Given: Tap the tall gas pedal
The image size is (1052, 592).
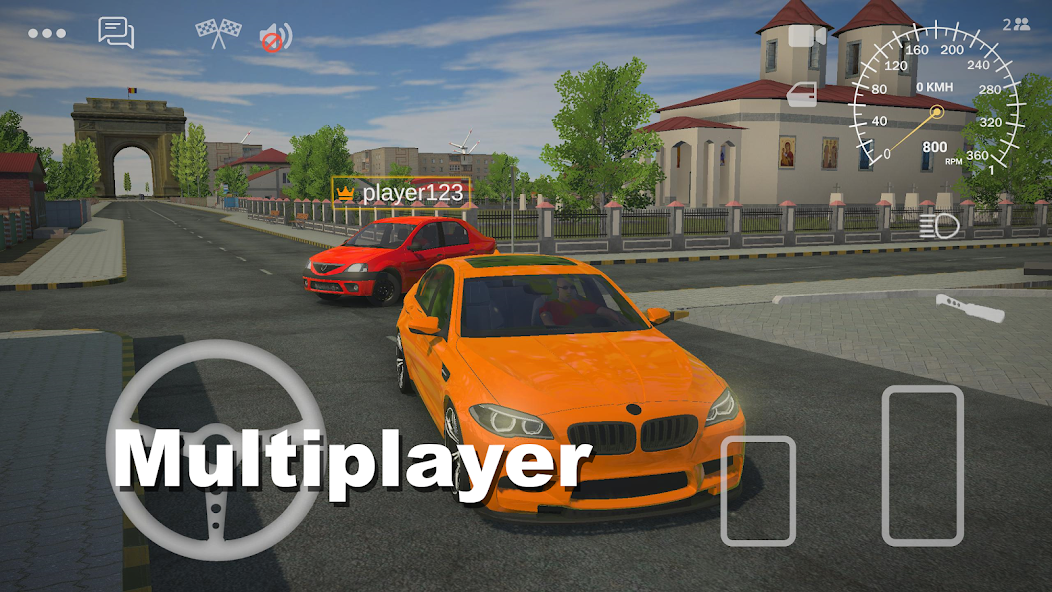Looking at the screenshot, I should pos(922,465).
